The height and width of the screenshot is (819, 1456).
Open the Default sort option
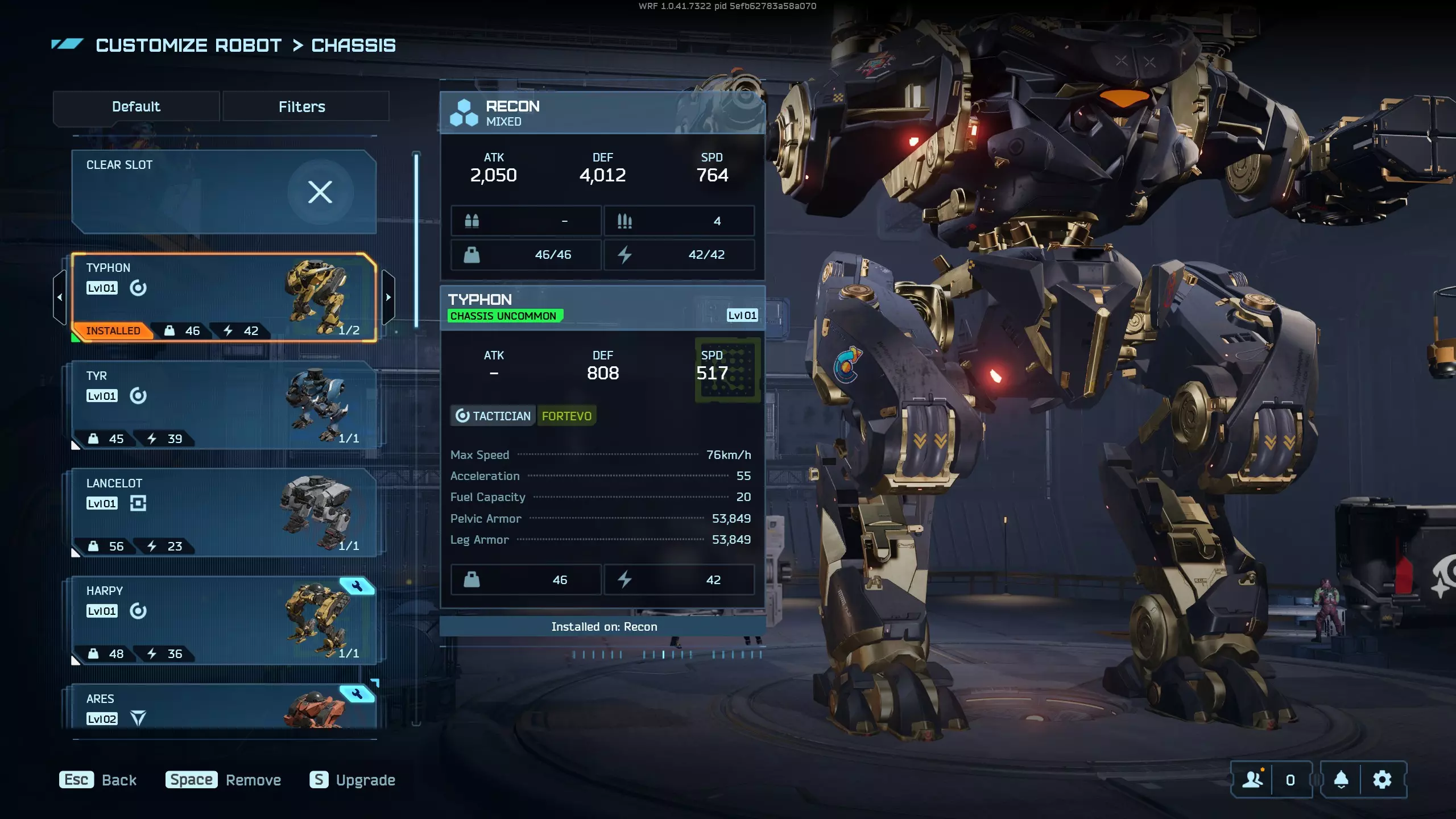(136, 106)
